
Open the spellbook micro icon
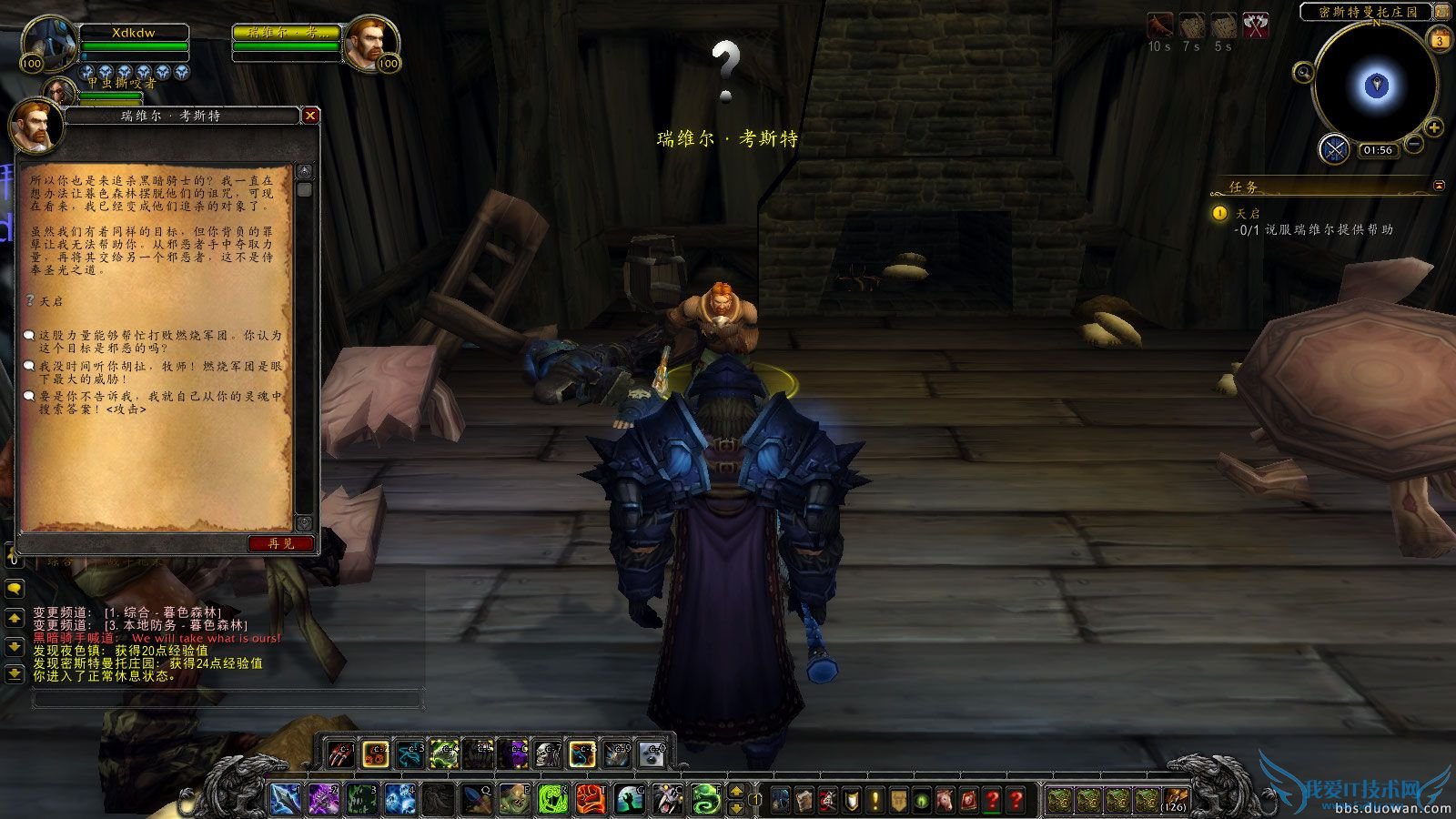(x=804, y=800)
